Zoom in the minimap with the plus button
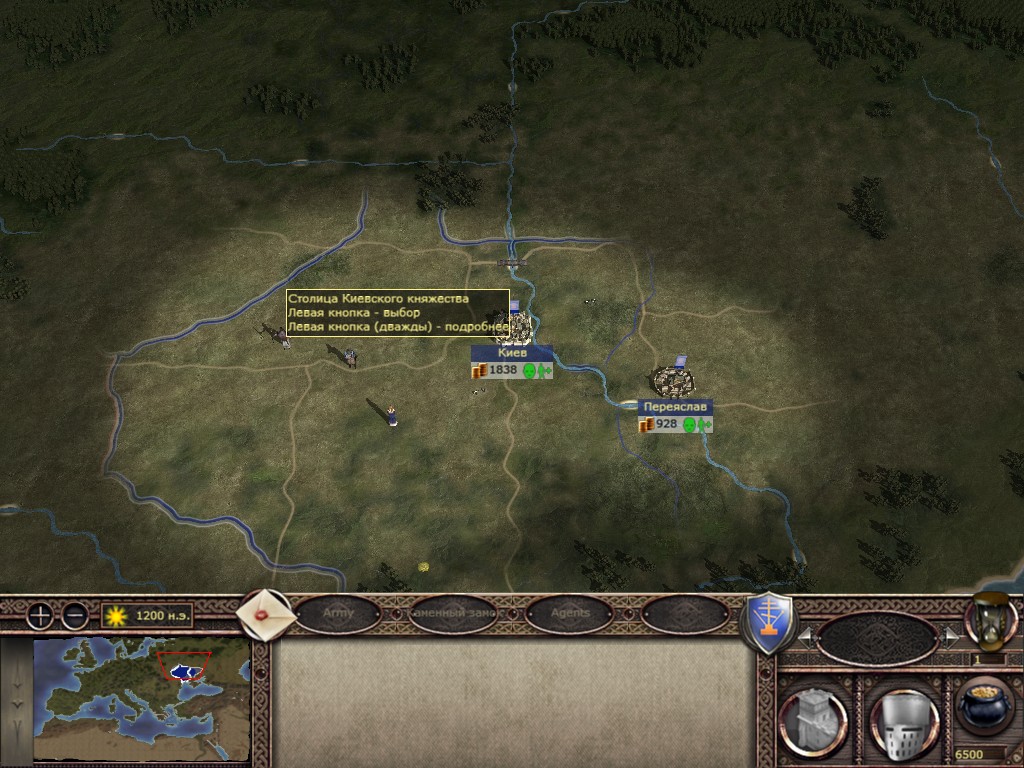The height and width of the screenshot is (768, 1024). tap(40, 616)
